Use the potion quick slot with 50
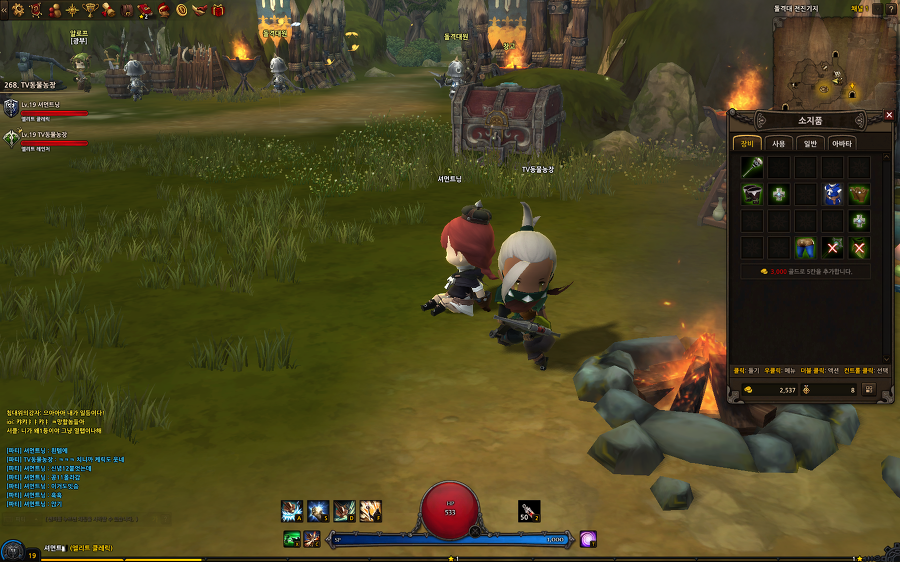 [x=529, y=510]
